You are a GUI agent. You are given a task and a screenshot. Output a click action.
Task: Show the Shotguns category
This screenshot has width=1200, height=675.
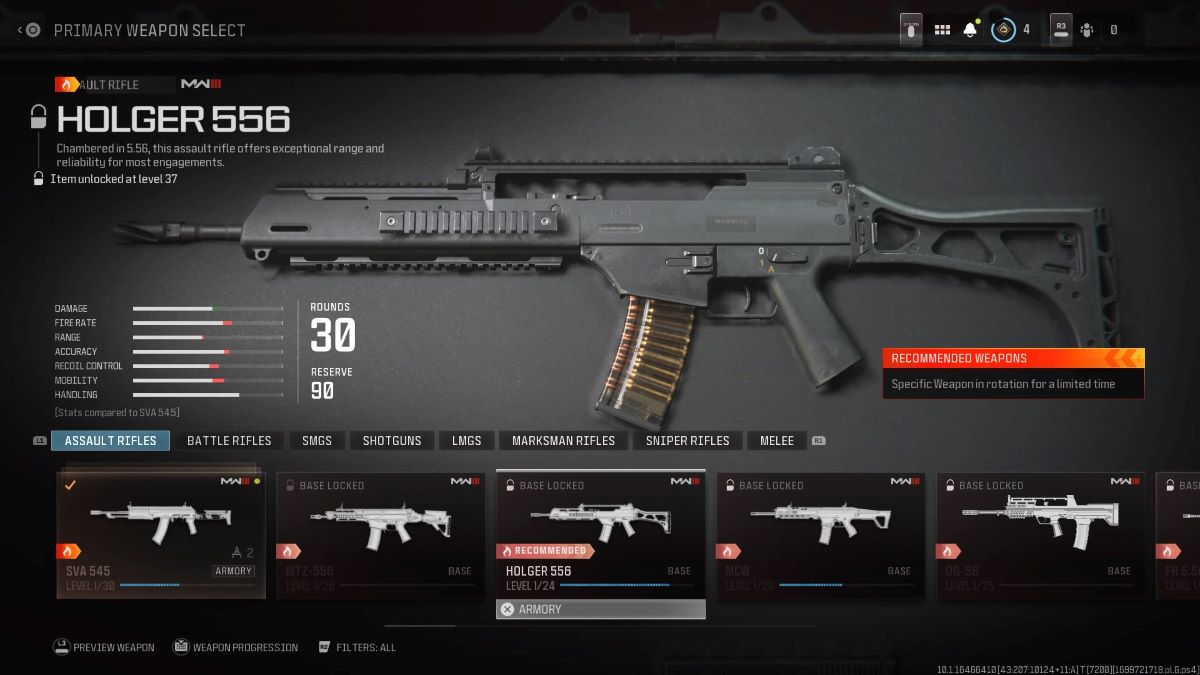coord(392,440)
